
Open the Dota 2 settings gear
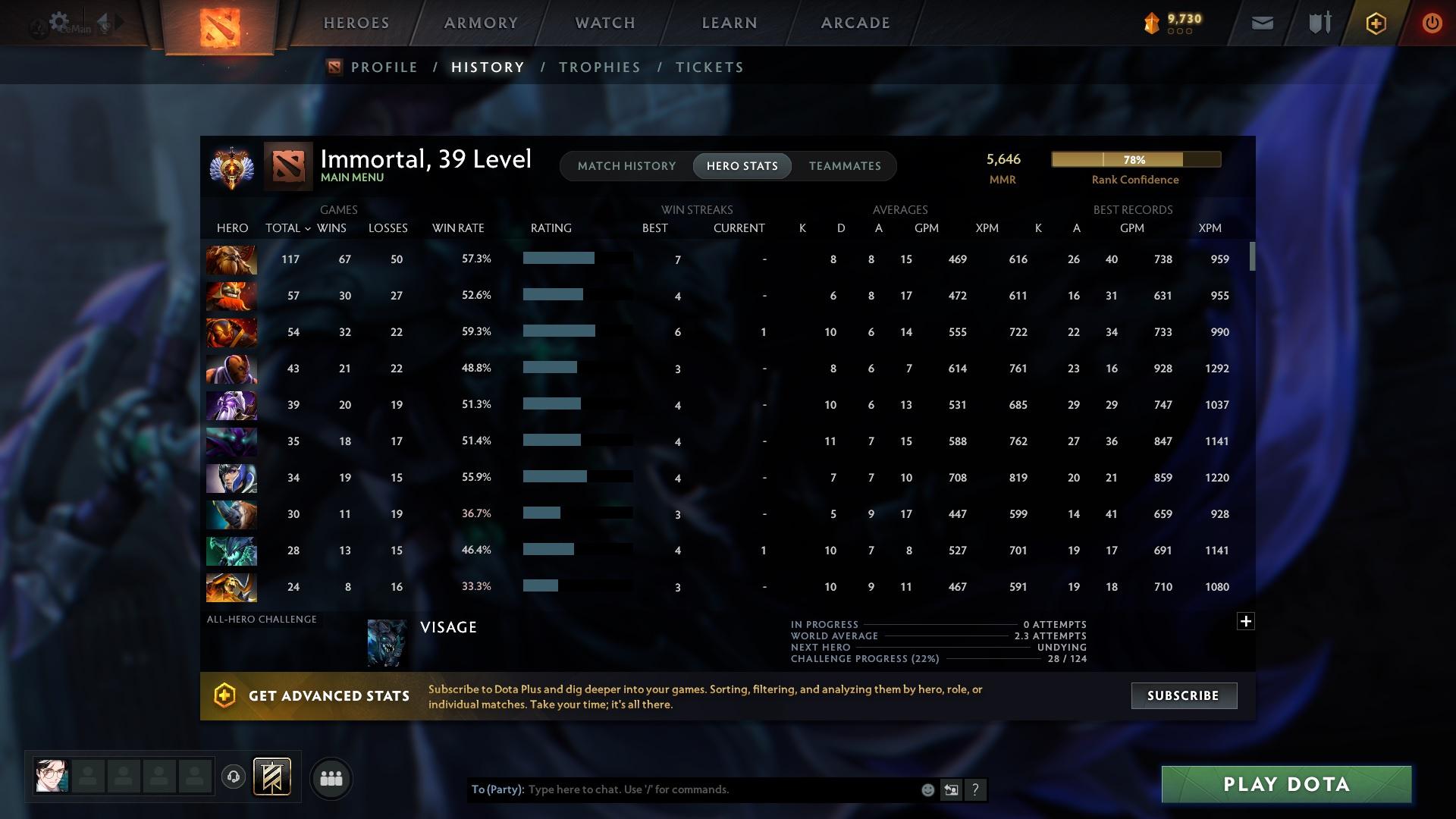(59, 21)
